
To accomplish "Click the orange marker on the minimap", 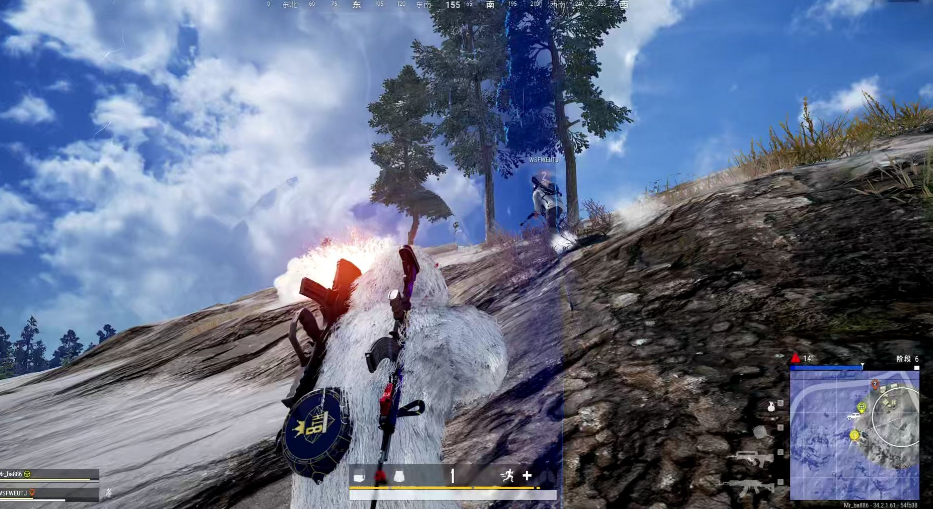I will [875, 384].
